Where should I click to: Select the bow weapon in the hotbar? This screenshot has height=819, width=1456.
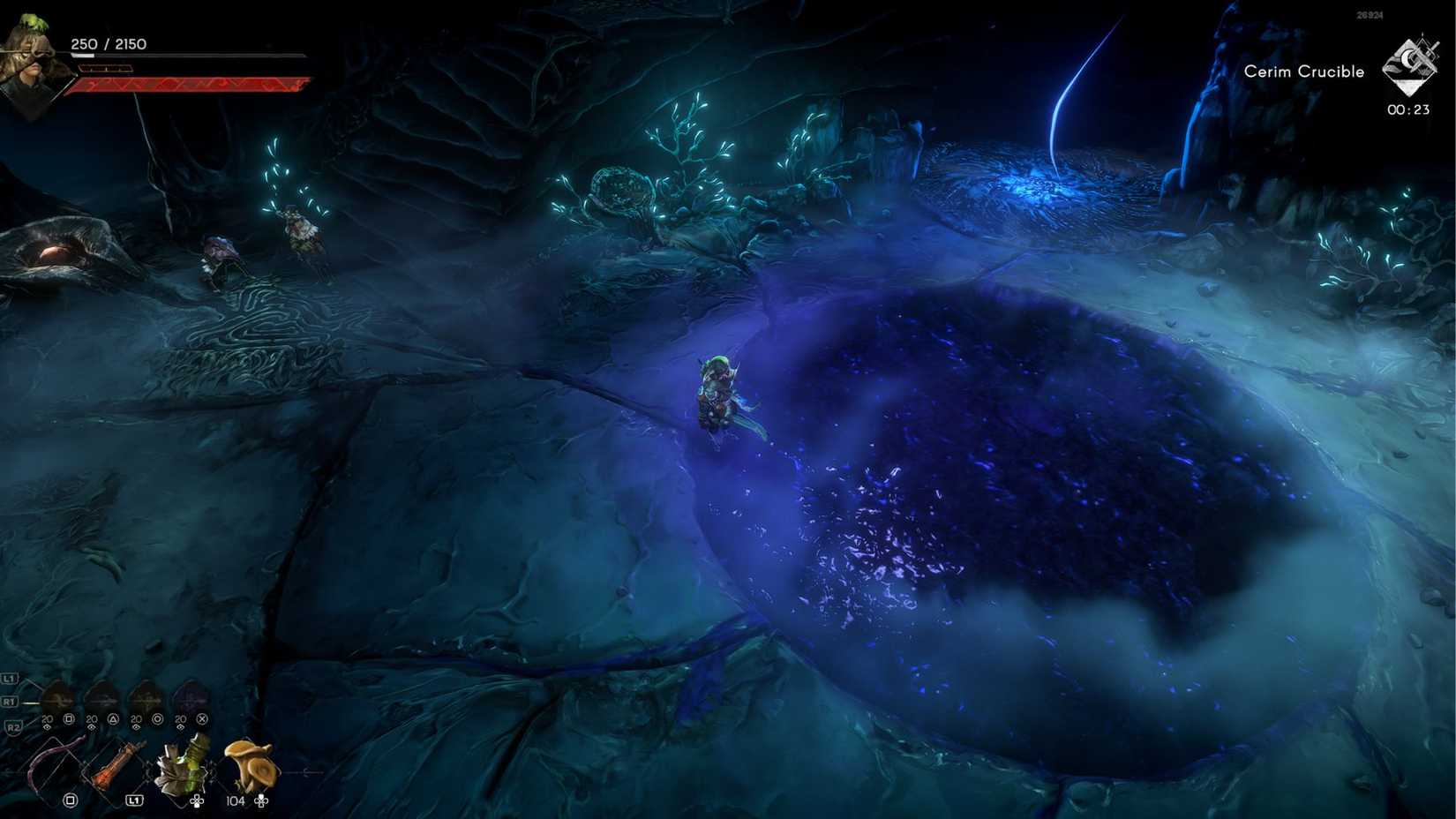click(x=47, y=761)
